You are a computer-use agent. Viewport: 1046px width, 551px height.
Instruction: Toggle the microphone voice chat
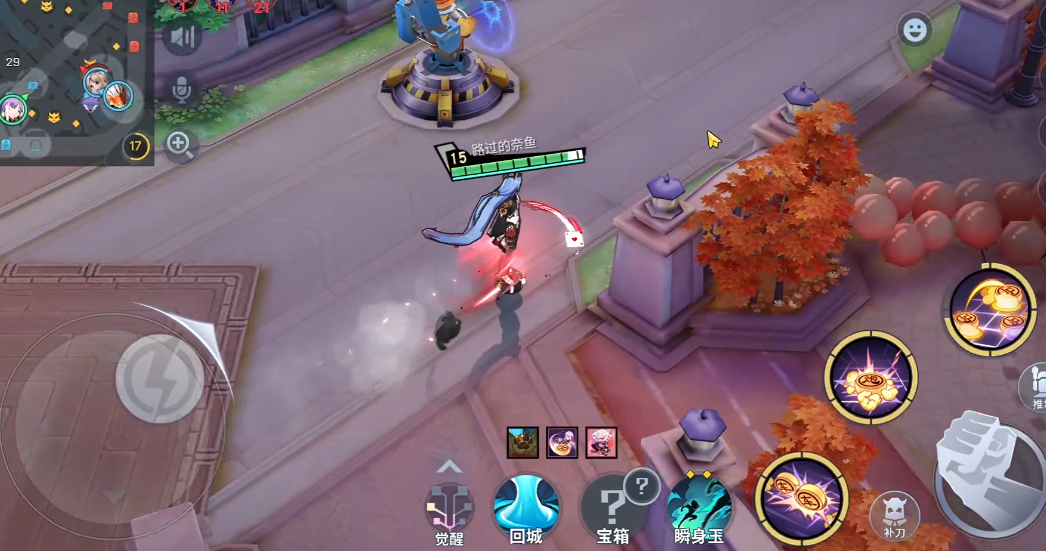click(x=181, y=91)
